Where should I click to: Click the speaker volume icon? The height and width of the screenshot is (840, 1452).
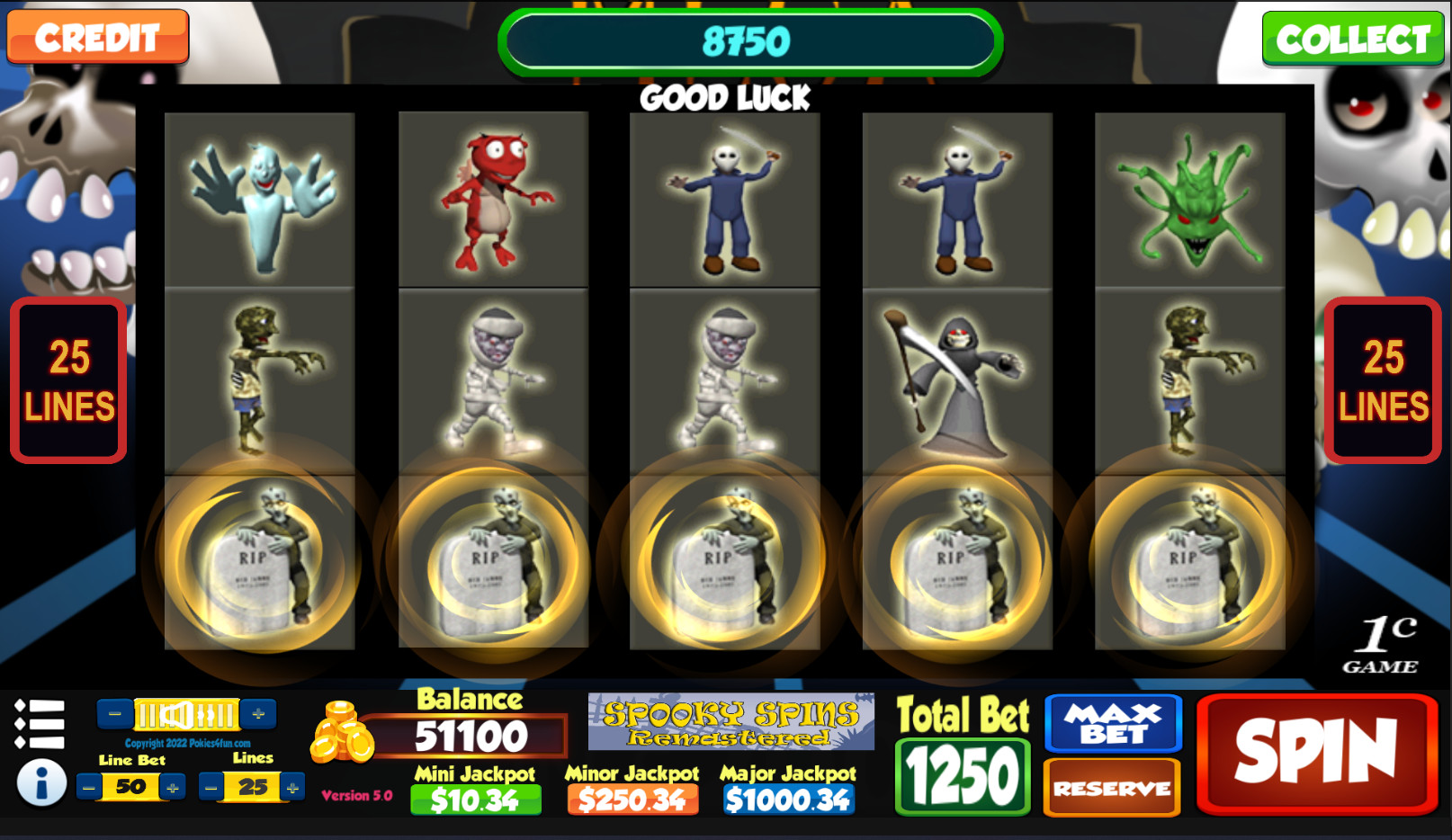175,713
